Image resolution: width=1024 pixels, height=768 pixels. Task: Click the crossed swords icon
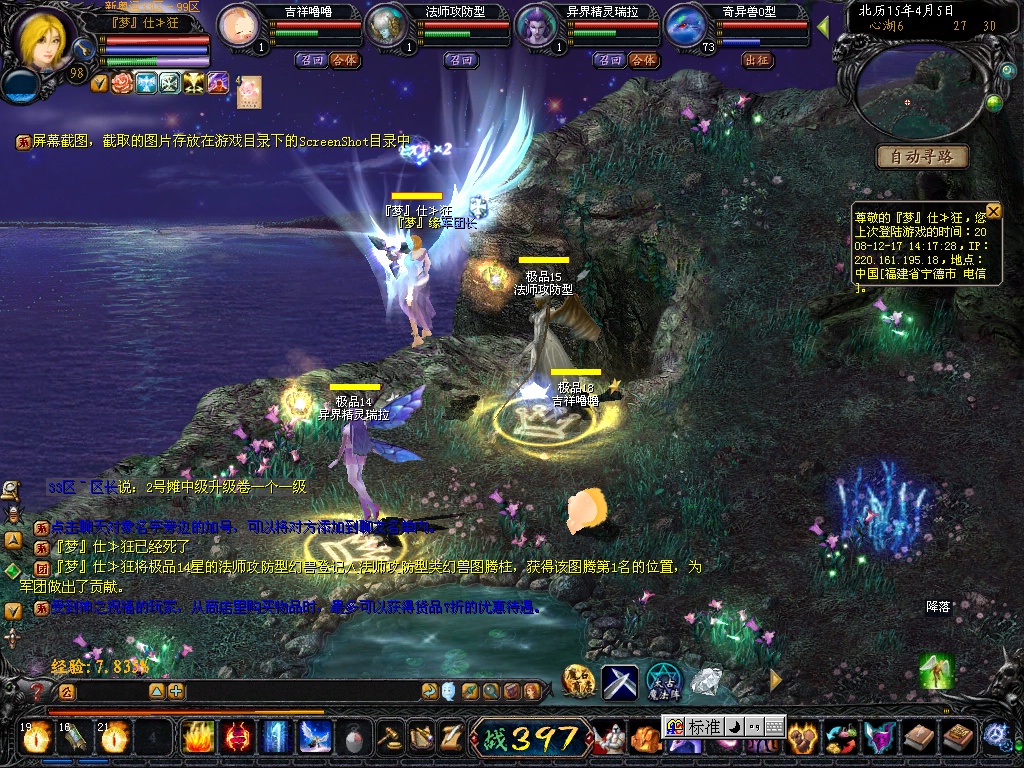pyautogui.click(x=620, y=681)
